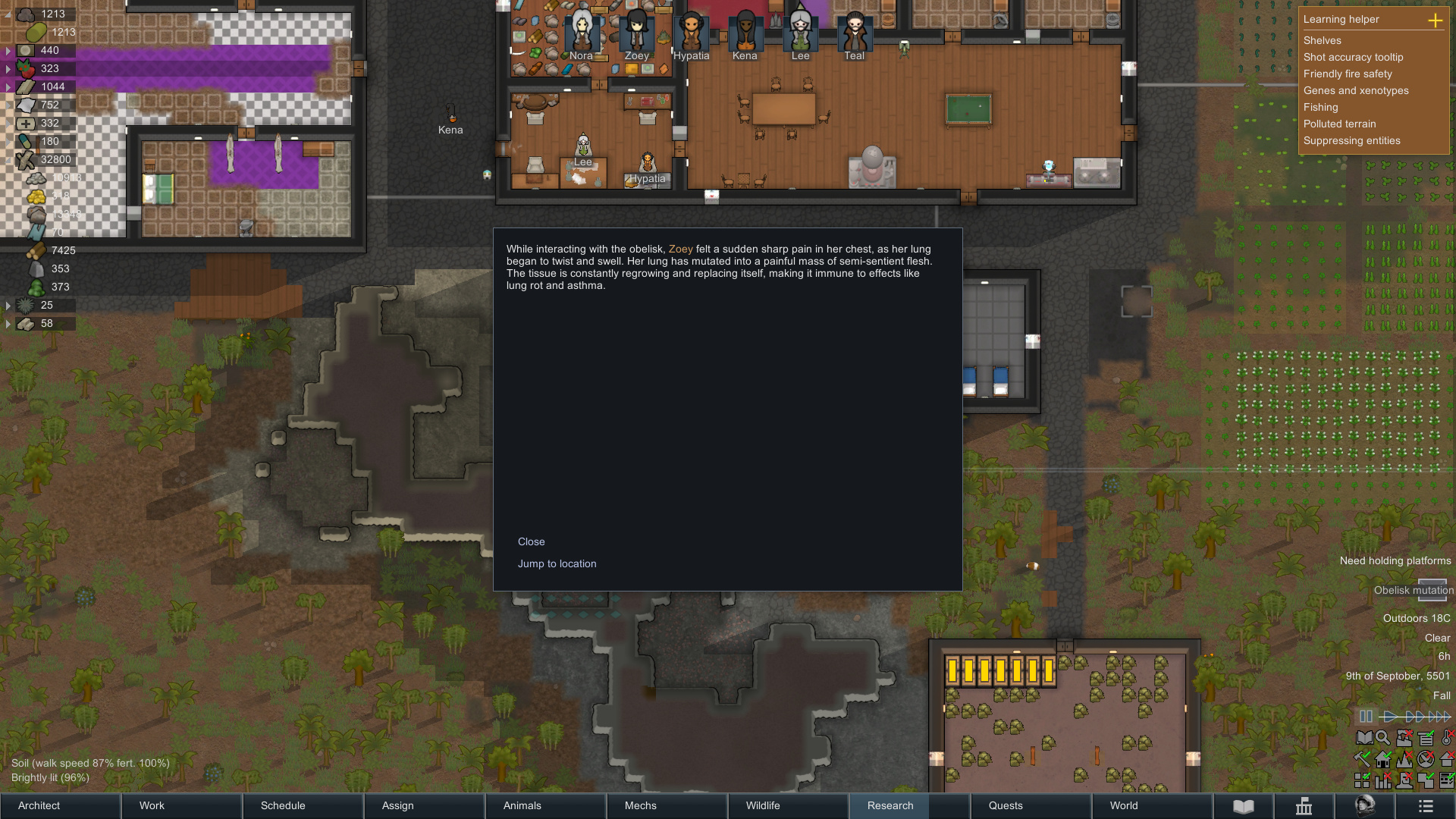Open the Research tab
1456x819 pixels.
pos(890,805)
